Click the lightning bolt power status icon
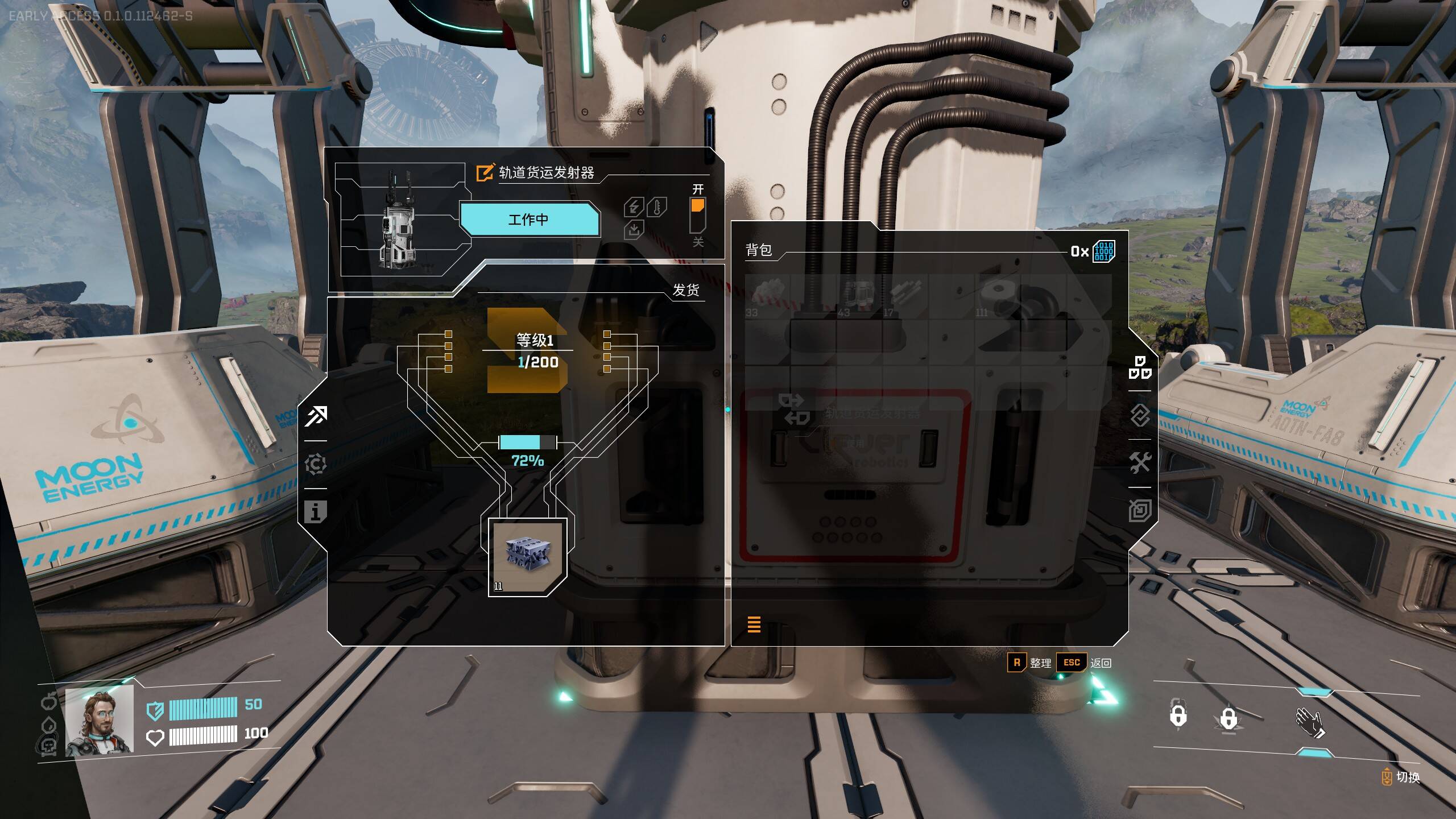The image size is (1456, 819). click(634, 207)
